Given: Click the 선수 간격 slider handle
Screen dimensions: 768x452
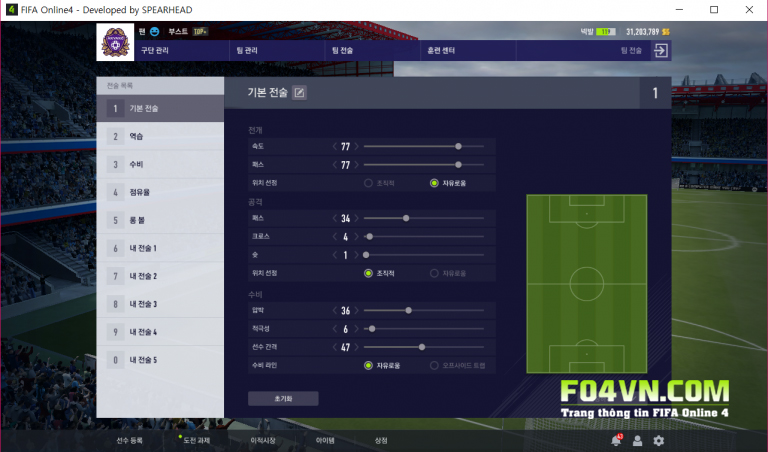Looking at the screenshot, I should [422, 347].
